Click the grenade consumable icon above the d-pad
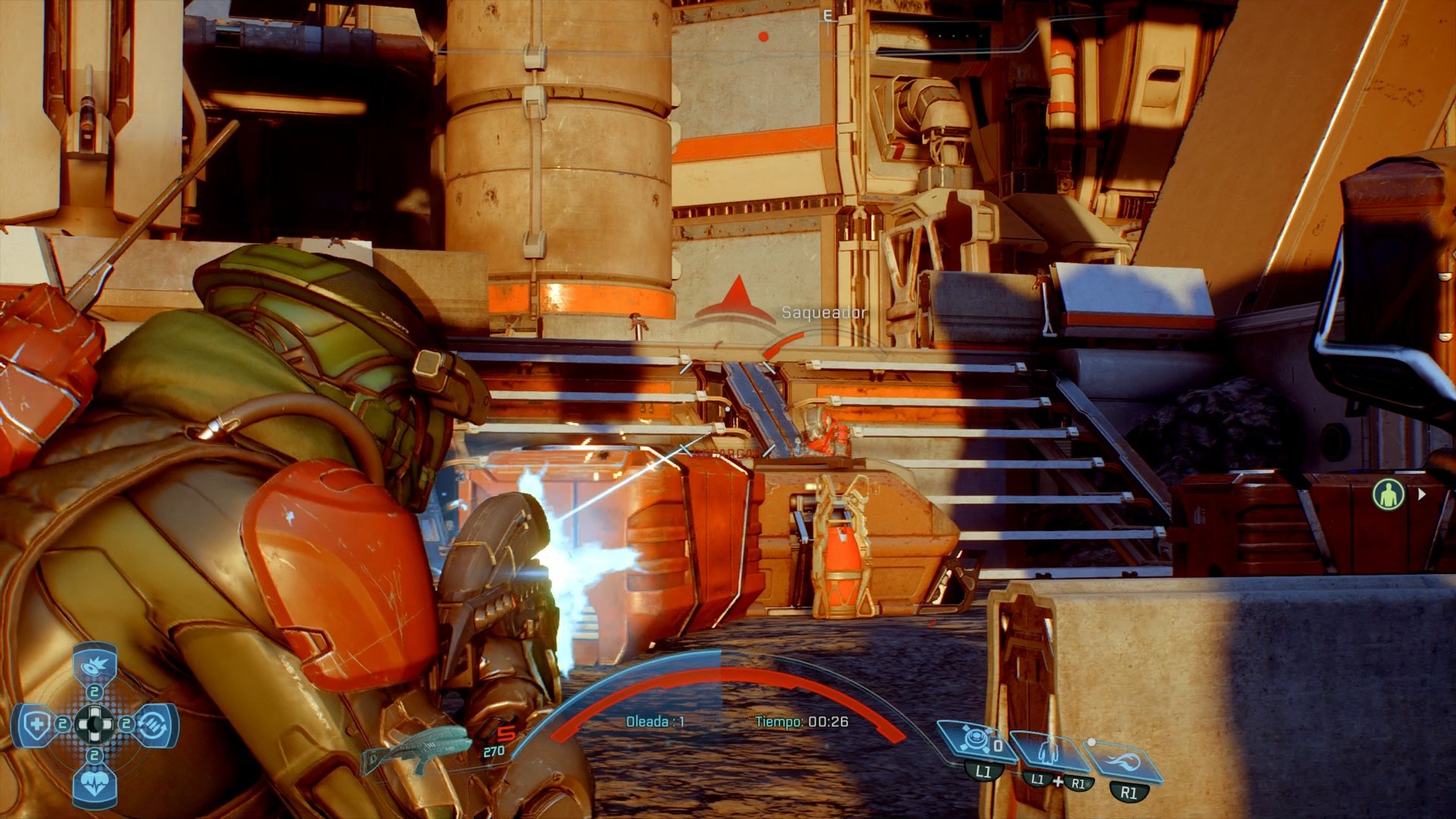Image resolution: width=1456 pixels, height=819 pixels. (93, 666)
